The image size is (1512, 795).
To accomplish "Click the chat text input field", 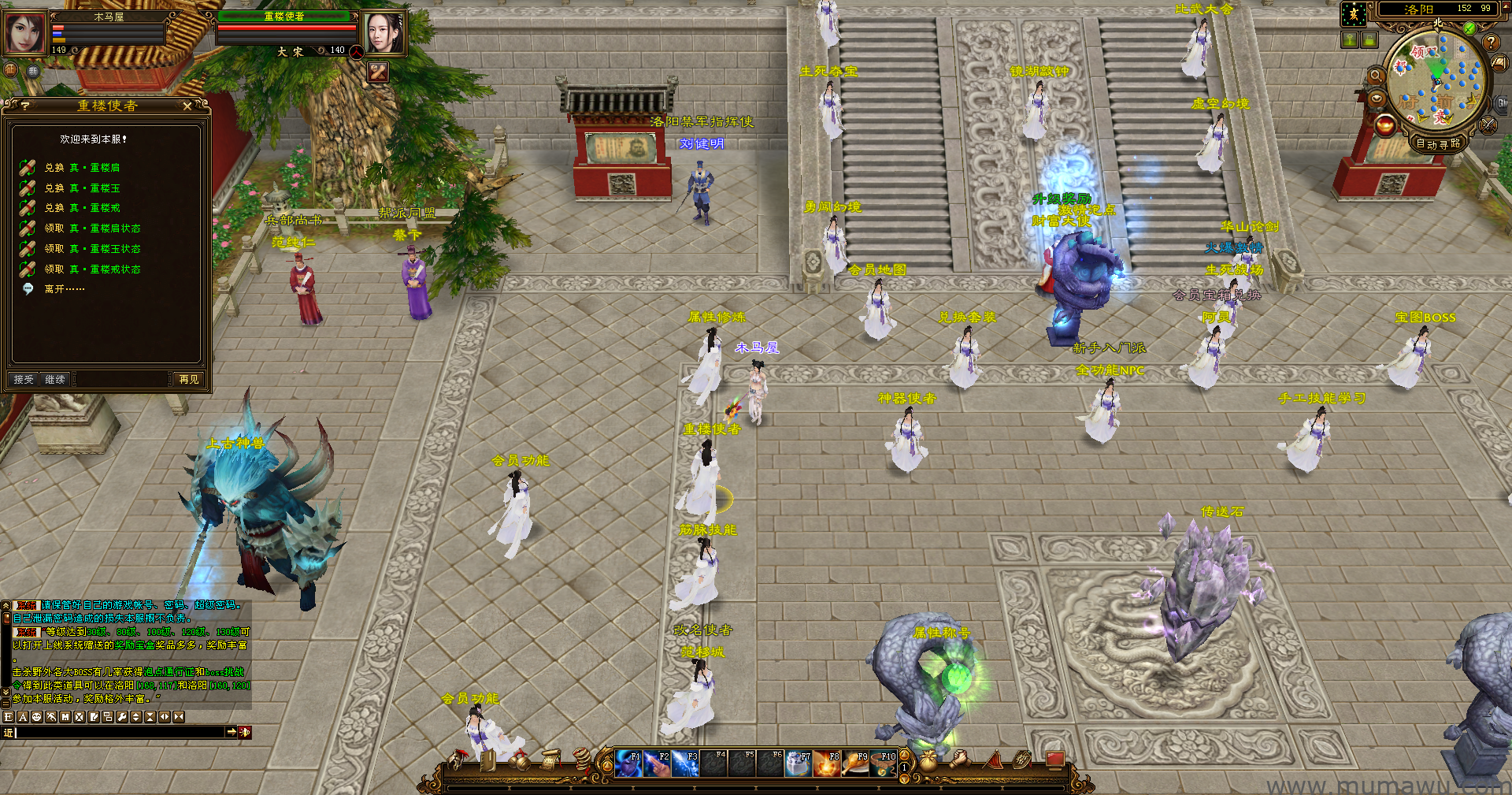I will point(118,733).
